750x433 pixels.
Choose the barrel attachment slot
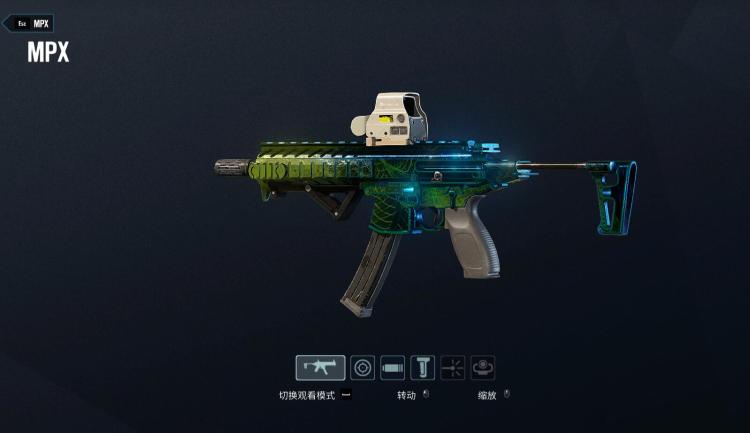pos(393,368)
